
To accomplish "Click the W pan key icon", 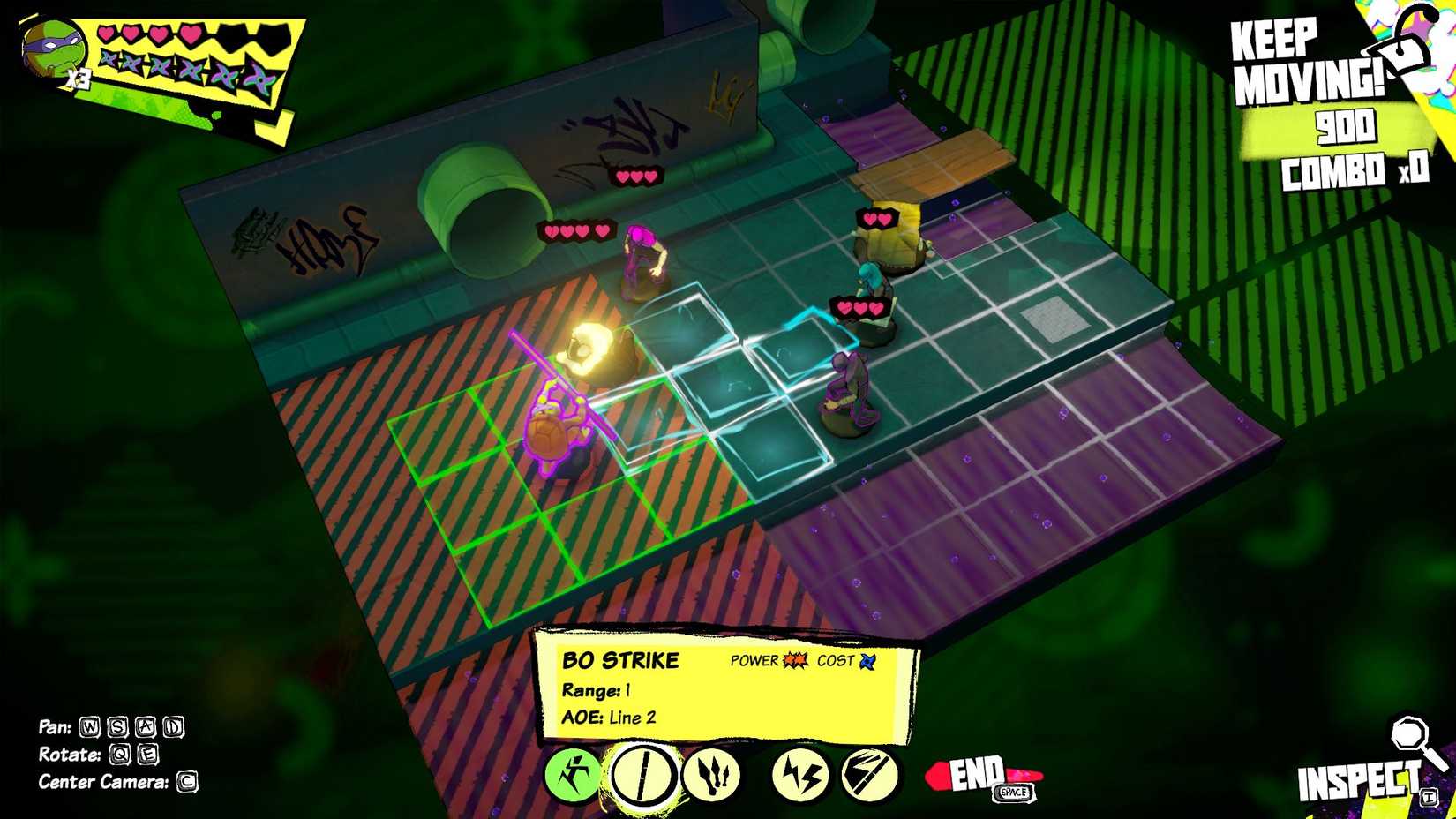I will (x=90, y=727).
